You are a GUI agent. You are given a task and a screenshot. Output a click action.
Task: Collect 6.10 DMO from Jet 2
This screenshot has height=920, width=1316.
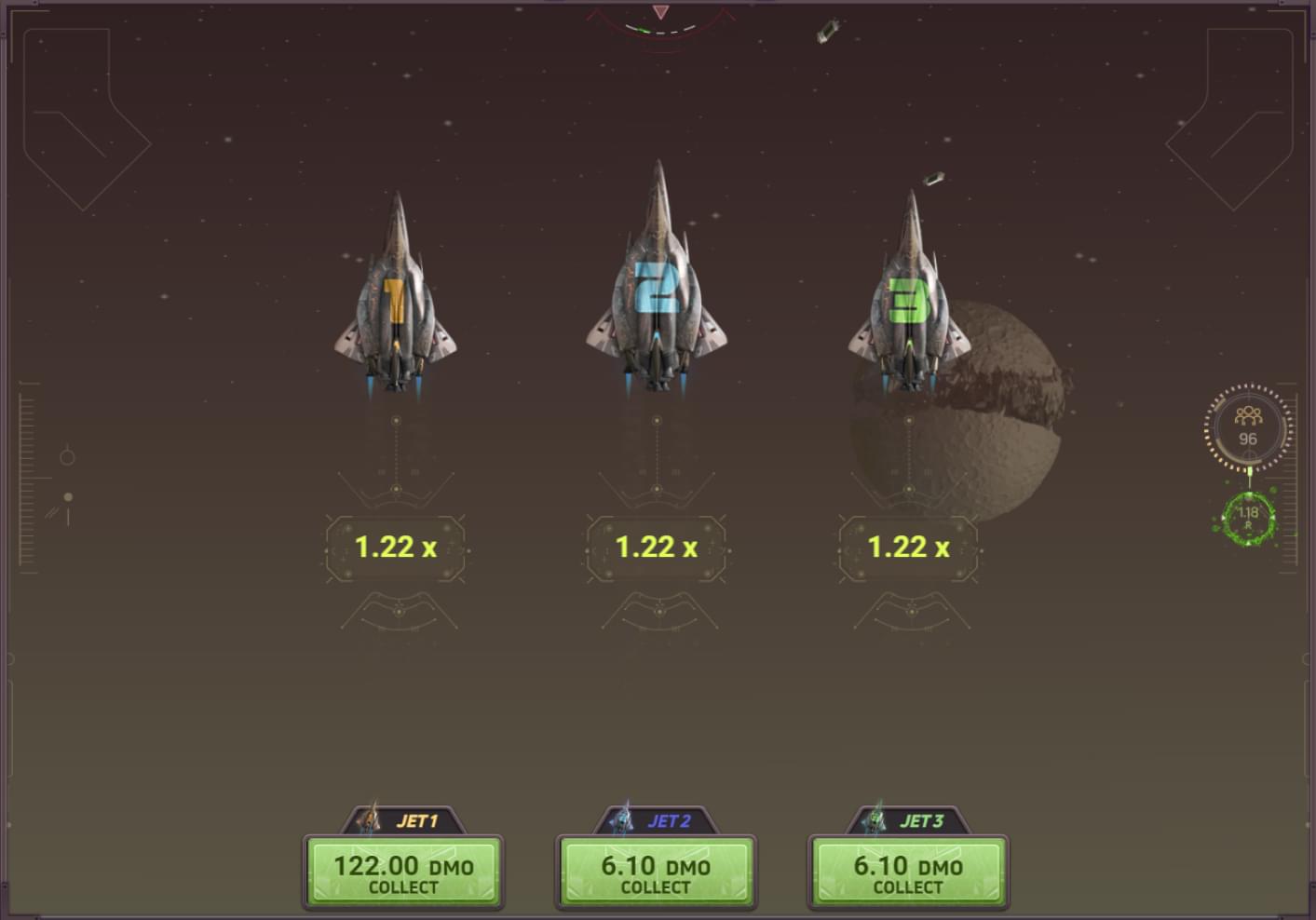click(x=656, y=873)
